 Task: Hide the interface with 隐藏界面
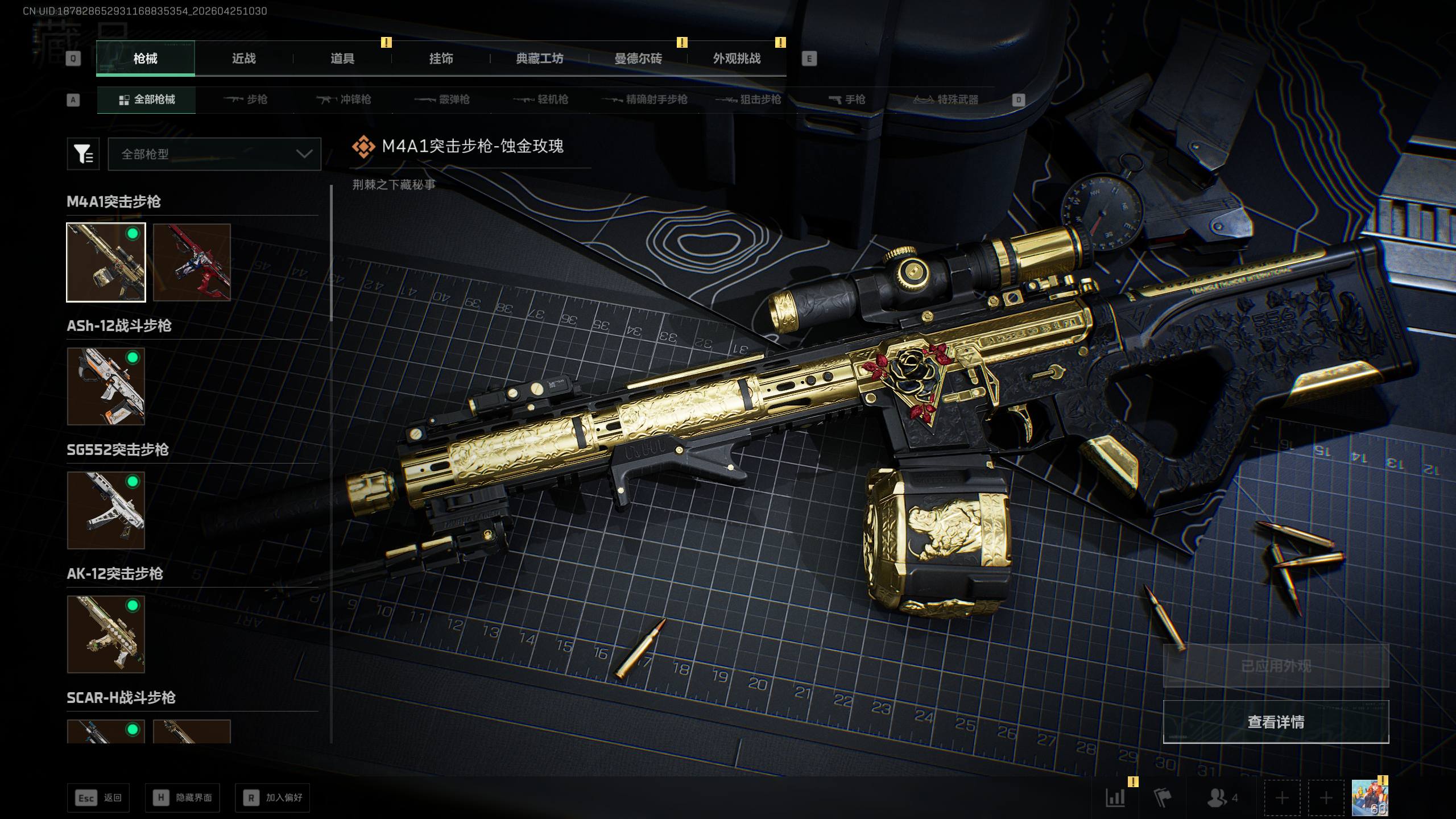pos(183,798)
